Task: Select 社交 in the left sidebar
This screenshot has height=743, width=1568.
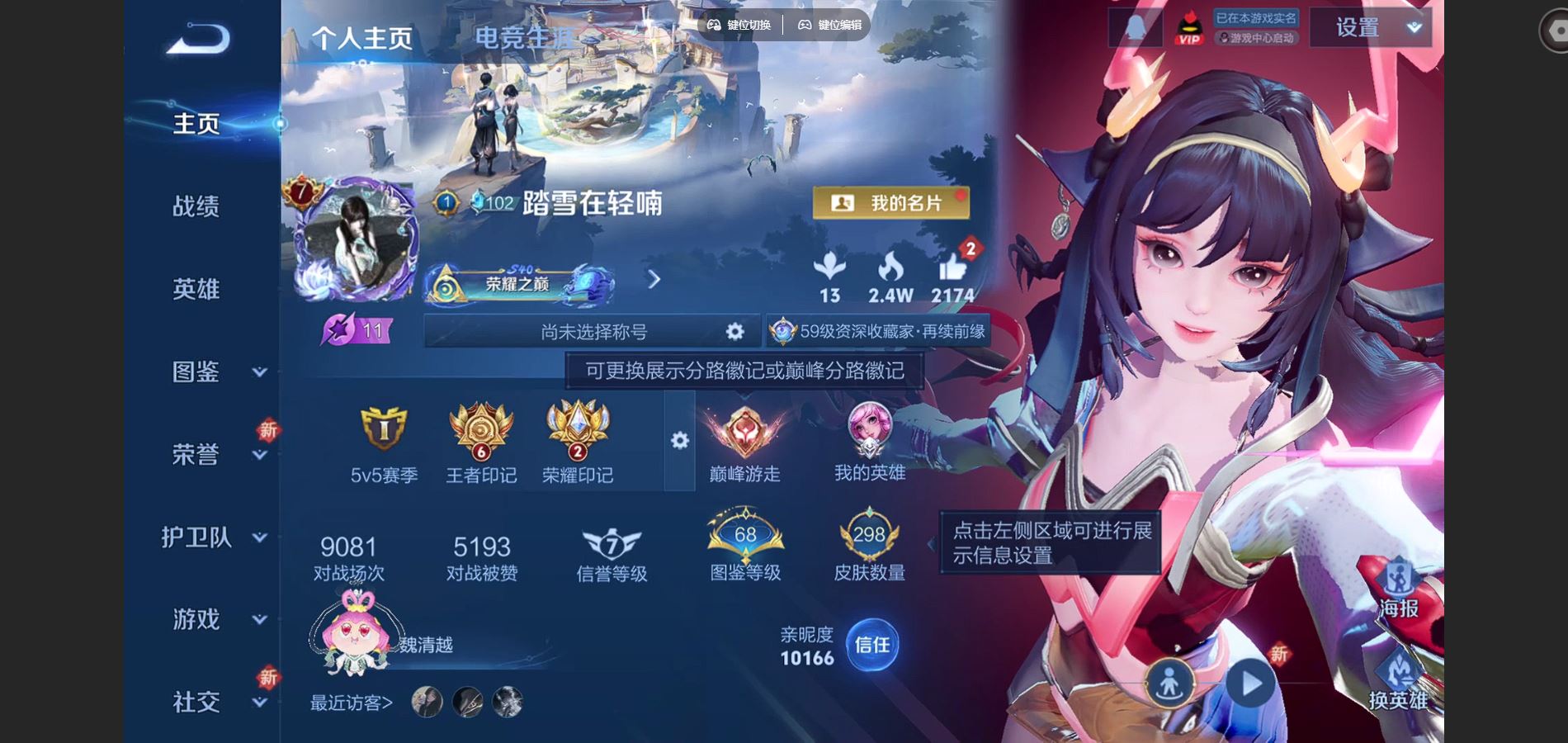Action: (x=196, y=700)
